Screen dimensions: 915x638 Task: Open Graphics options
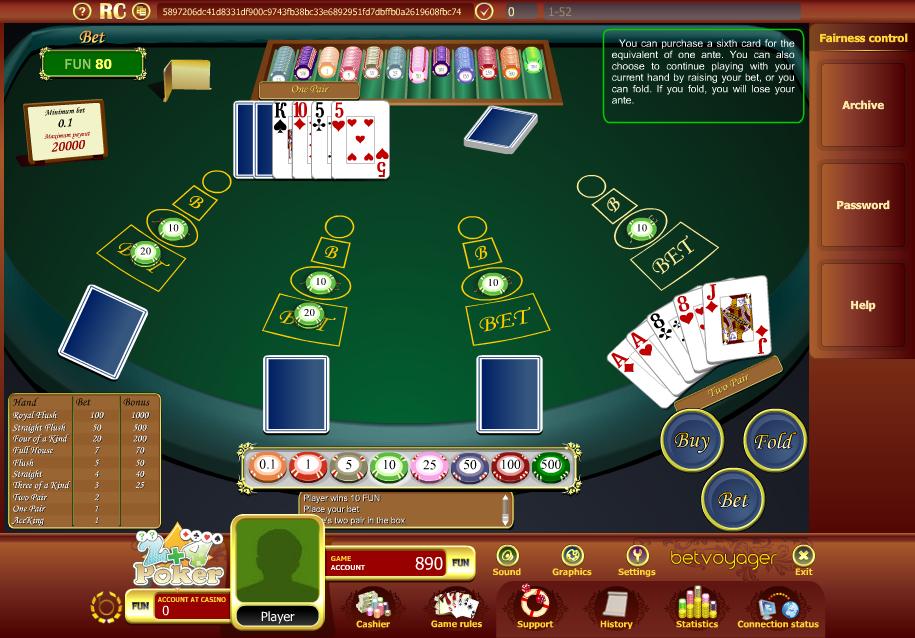pos(572,560)
